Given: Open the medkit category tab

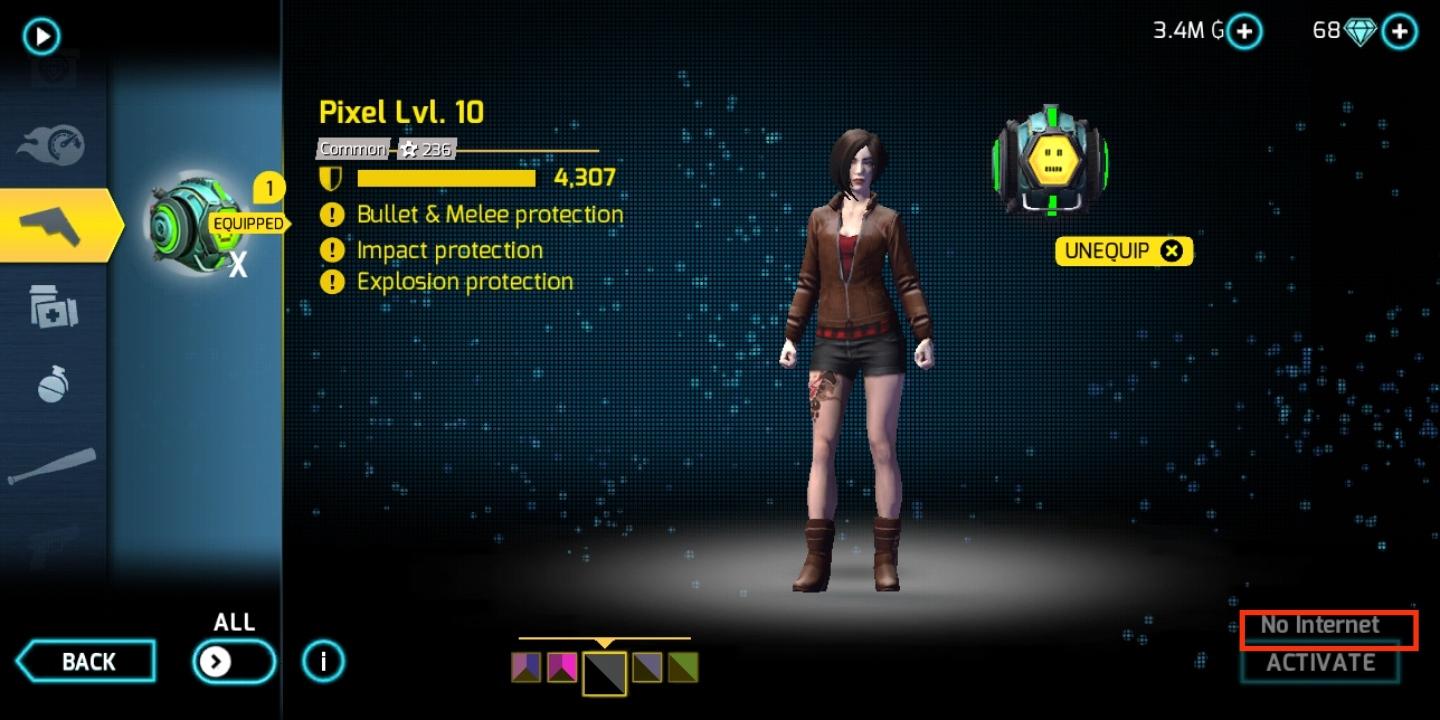Looking at the screenshot, I should (x=53, y=306).
